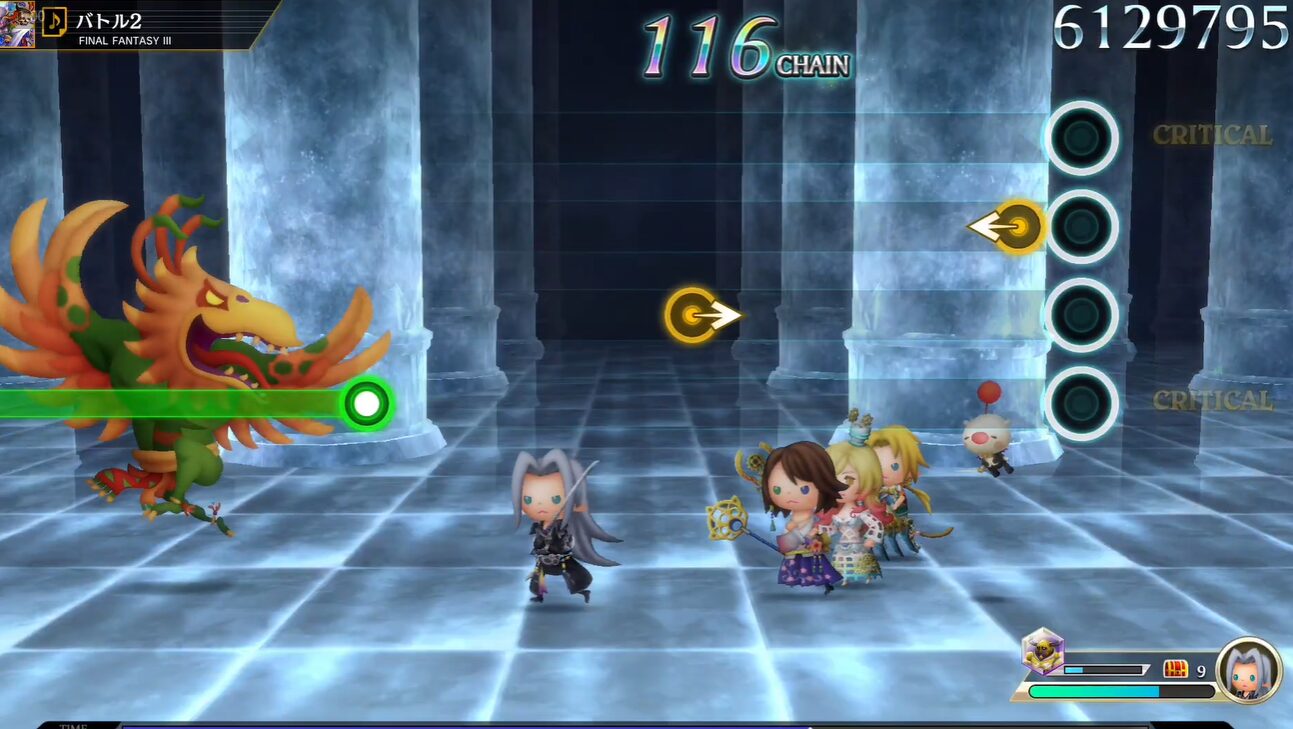Open the song jacket thumbnail
Screen dimensions: 1293x729
click(17, 24)
